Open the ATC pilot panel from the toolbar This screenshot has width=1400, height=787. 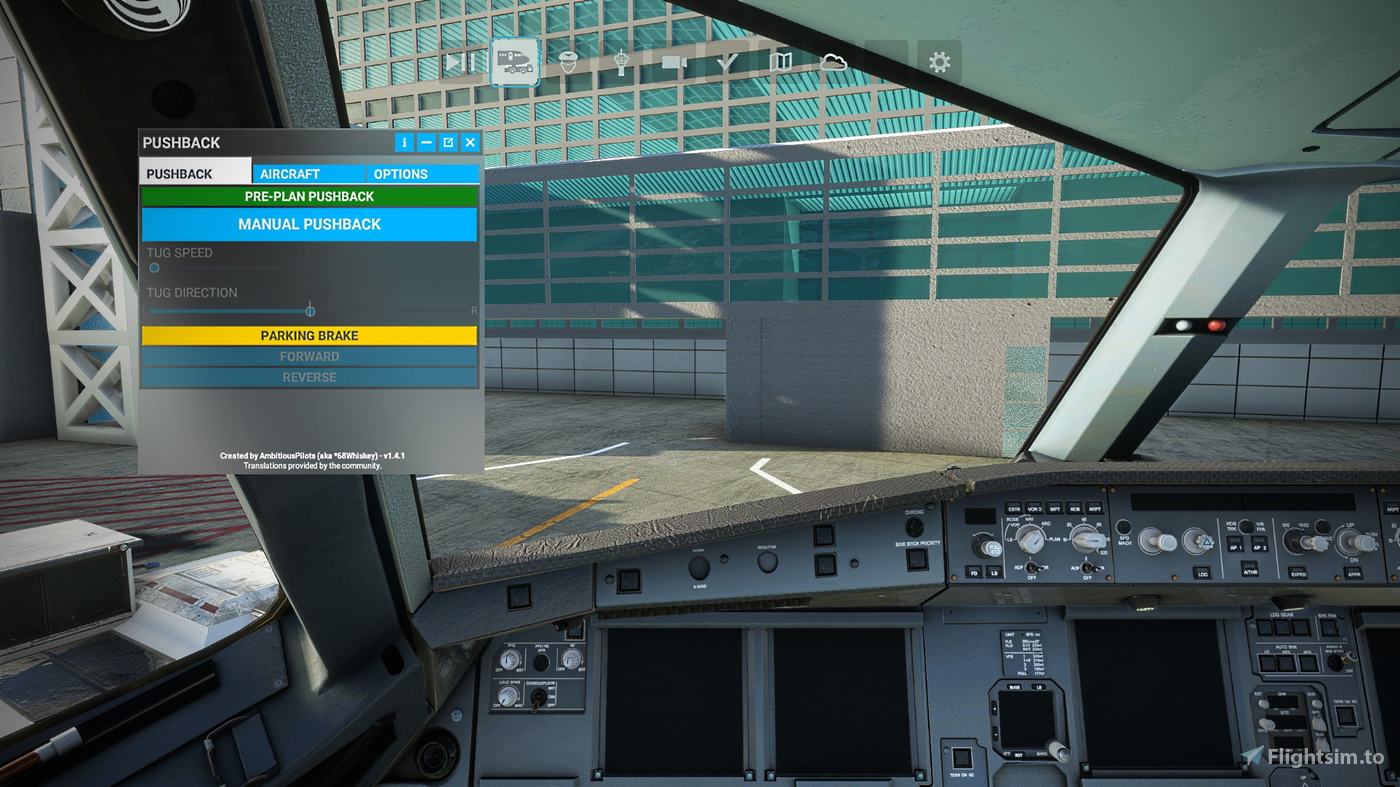570,62
